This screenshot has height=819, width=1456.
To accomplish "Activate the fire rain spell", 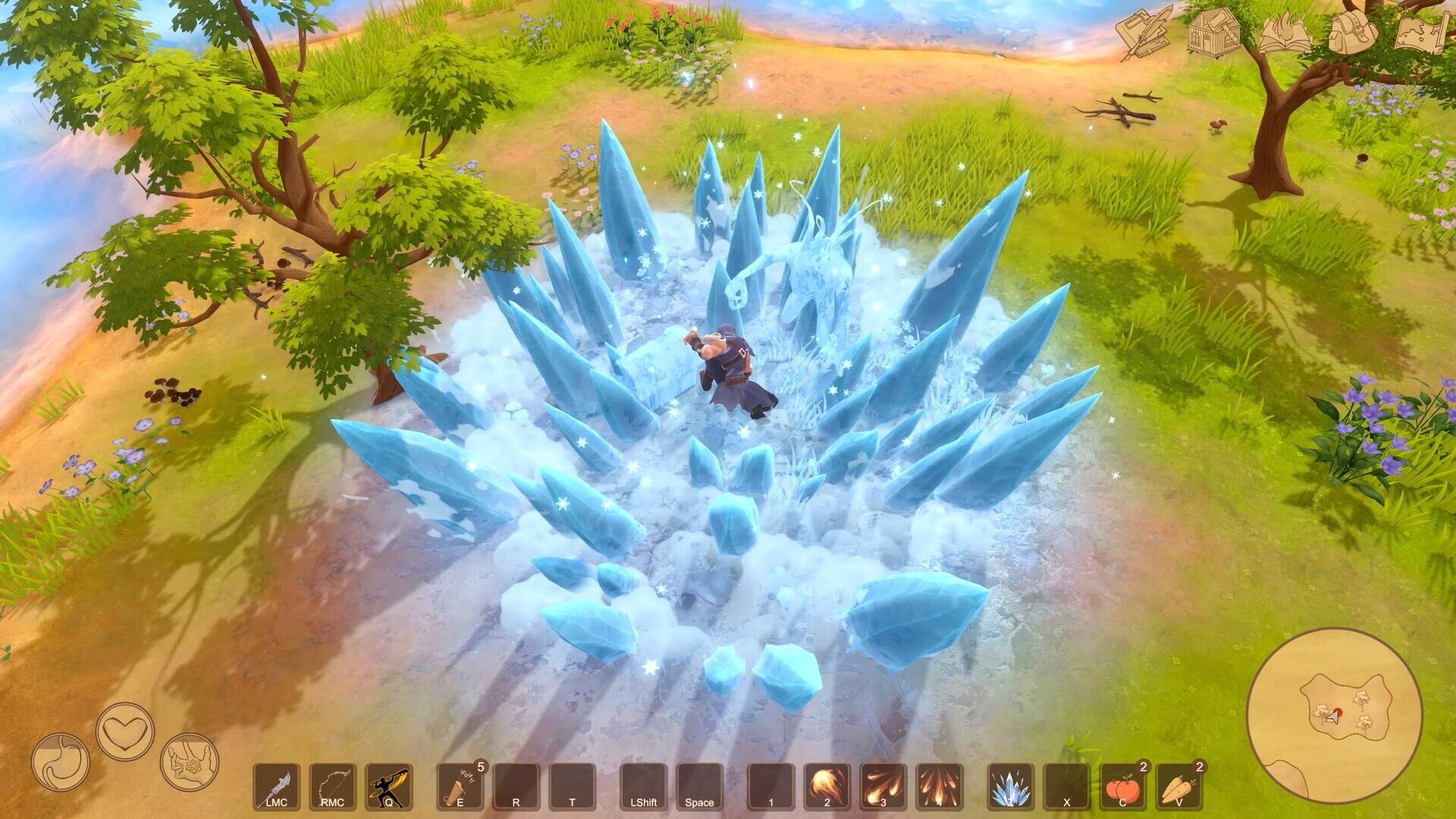I will point(939,786).
